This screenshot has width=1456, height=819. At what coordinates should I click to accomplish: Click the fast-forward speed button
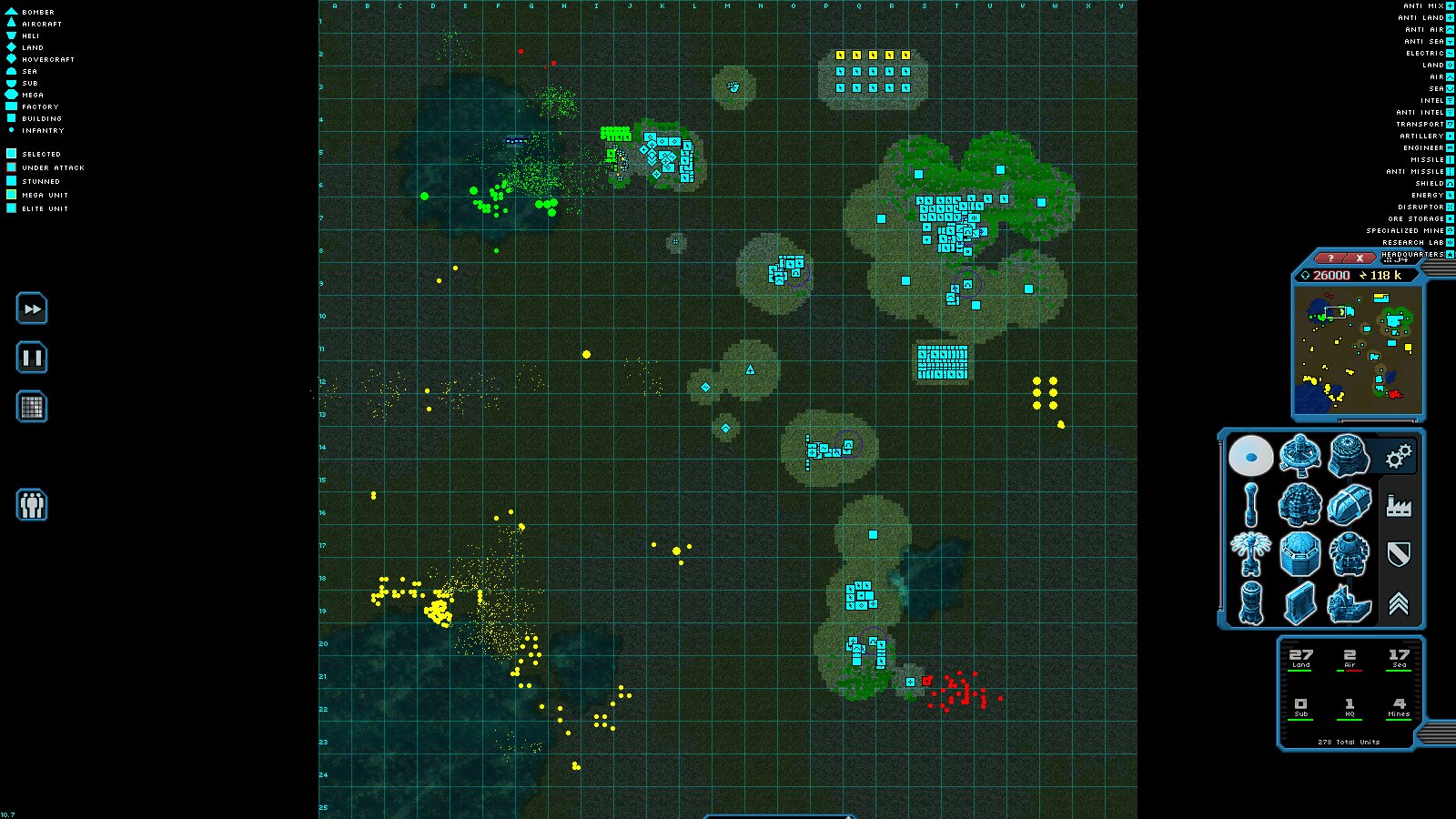coord(31,309)
